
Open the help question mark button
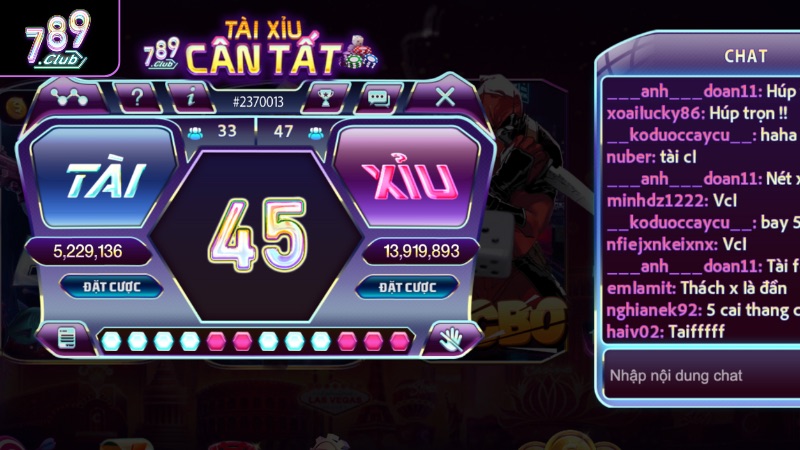pos(138,98)
